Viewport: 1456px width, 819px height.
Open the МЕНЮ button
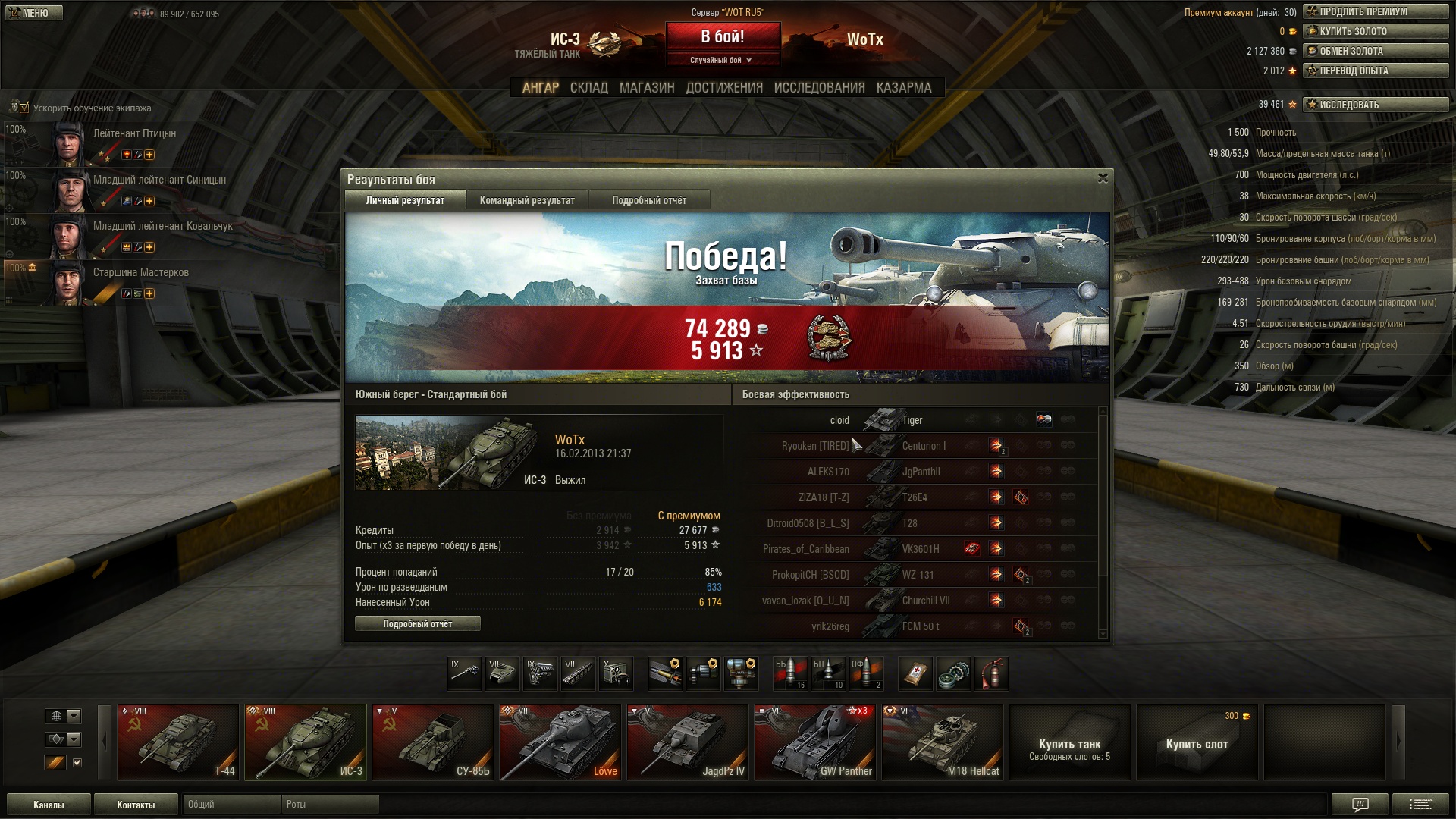(34, 13)
